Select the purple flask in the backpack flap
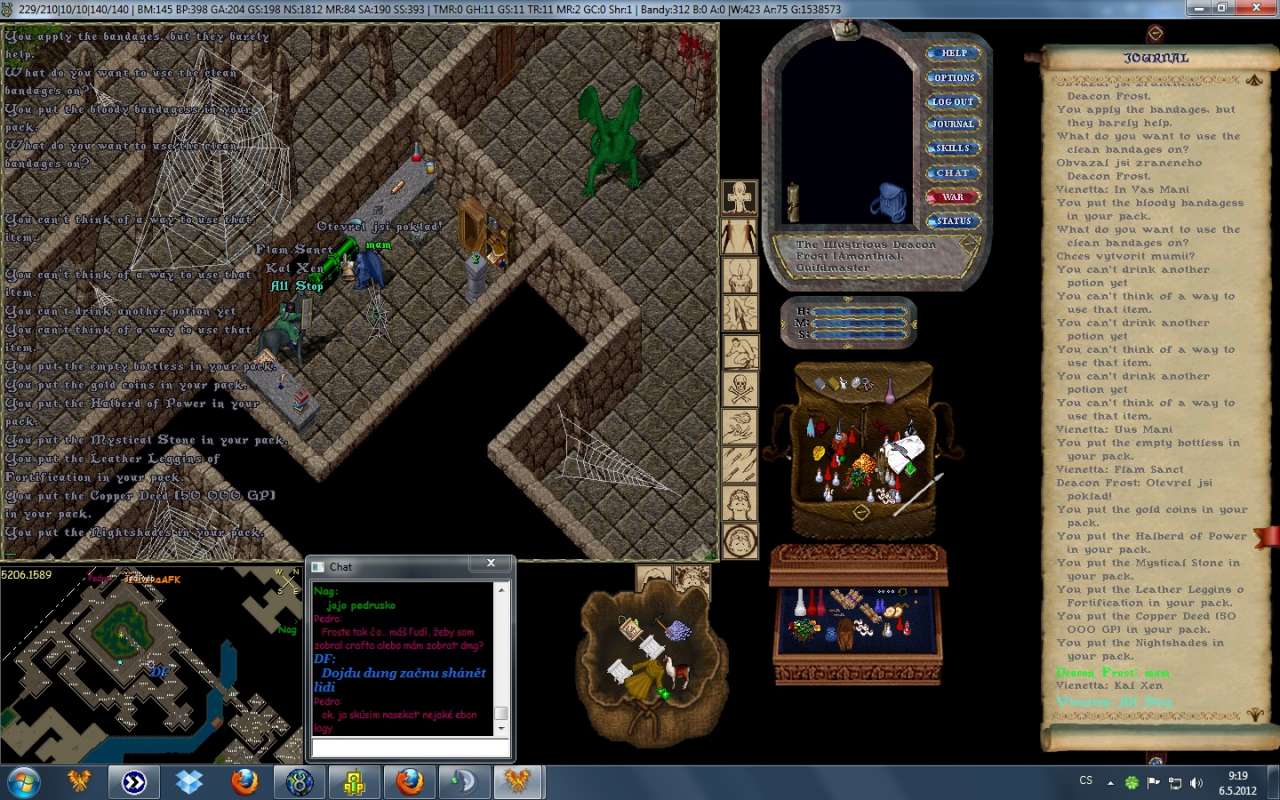The width and height of the screenshot is (1280, 800). [889, 392]
